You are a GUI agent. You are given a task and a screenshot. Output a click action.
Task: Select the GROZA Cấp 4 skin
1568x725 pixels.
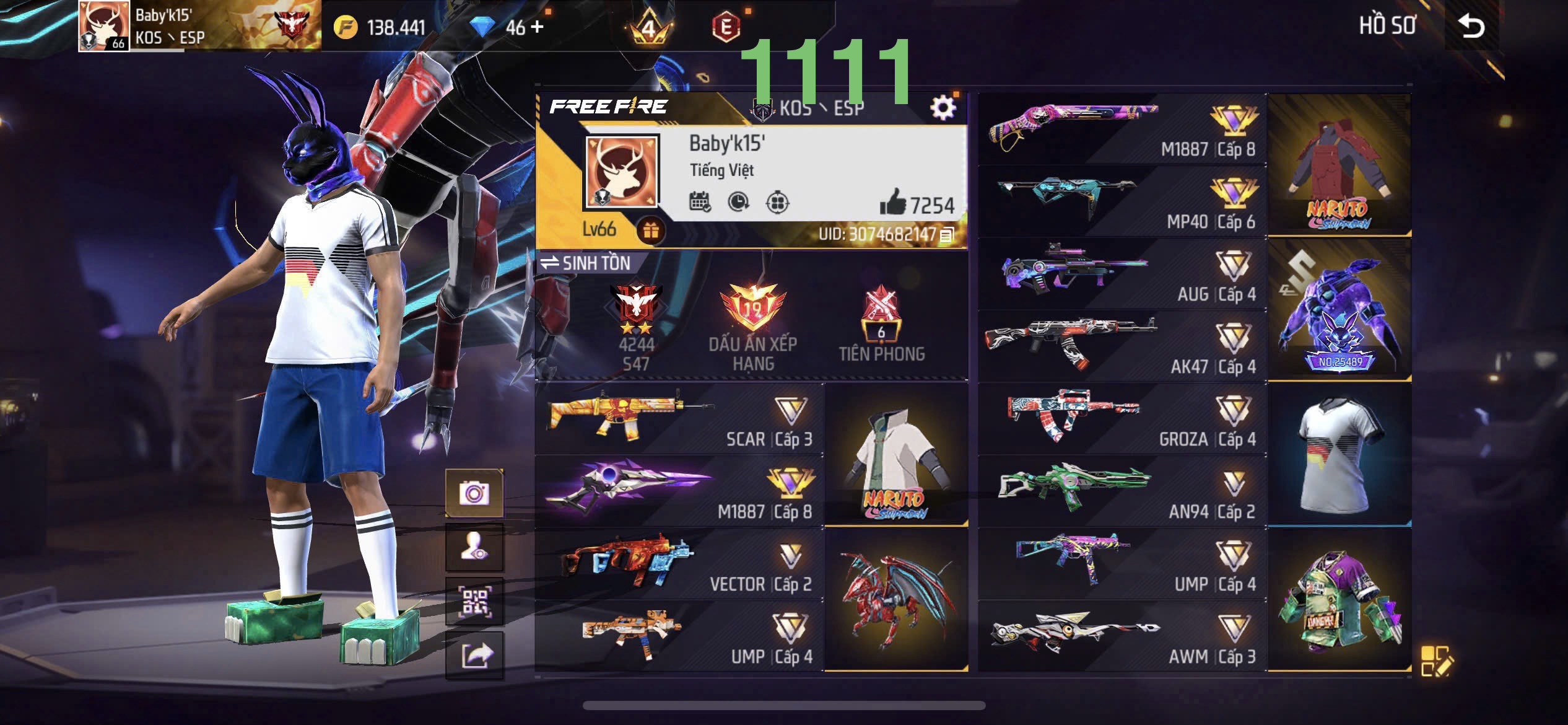1122,419
